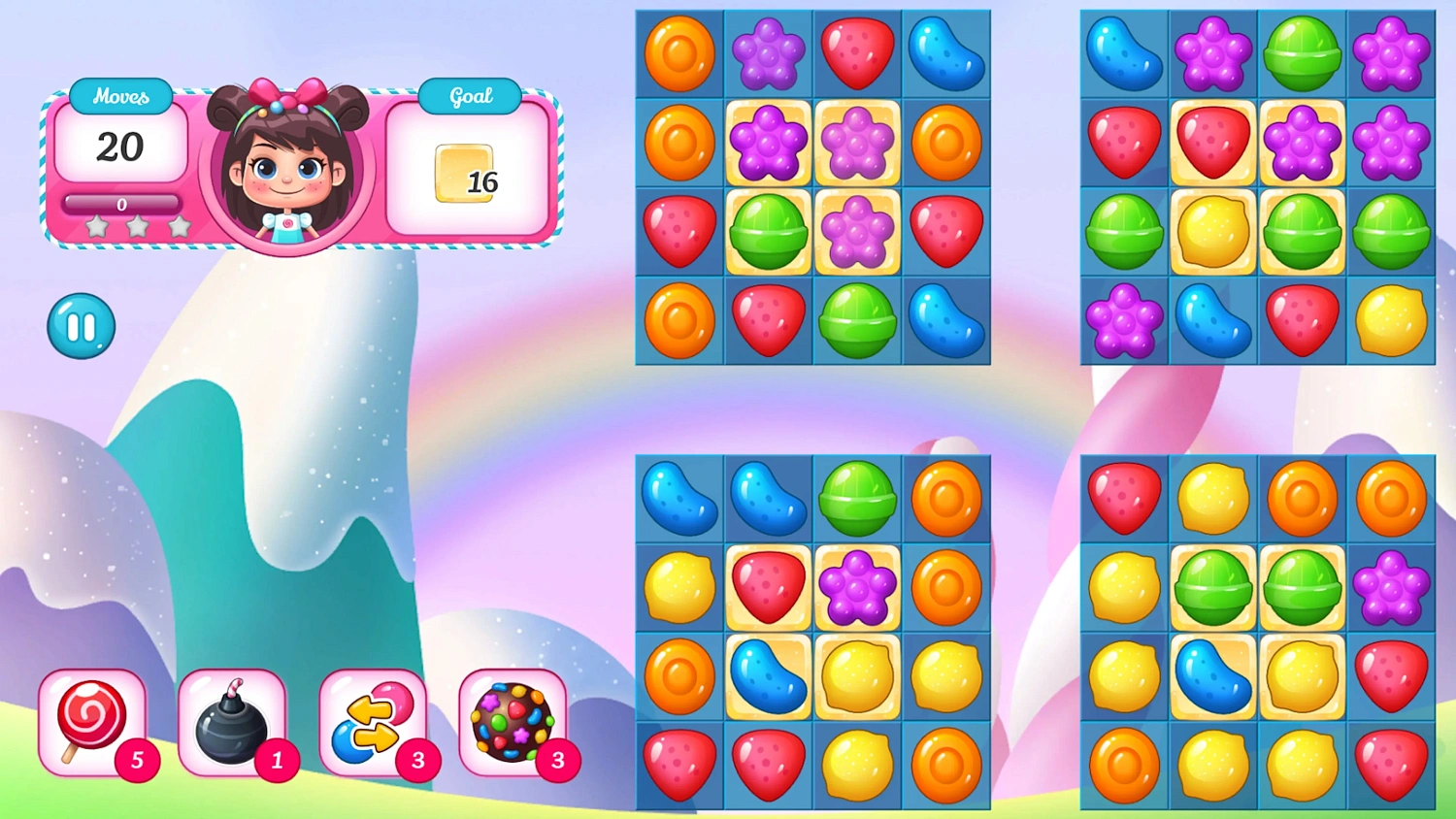Screen dimensions: 1456x819
Task: Click the middle star above the avatar panel
Action: click(x=137, y=225)
